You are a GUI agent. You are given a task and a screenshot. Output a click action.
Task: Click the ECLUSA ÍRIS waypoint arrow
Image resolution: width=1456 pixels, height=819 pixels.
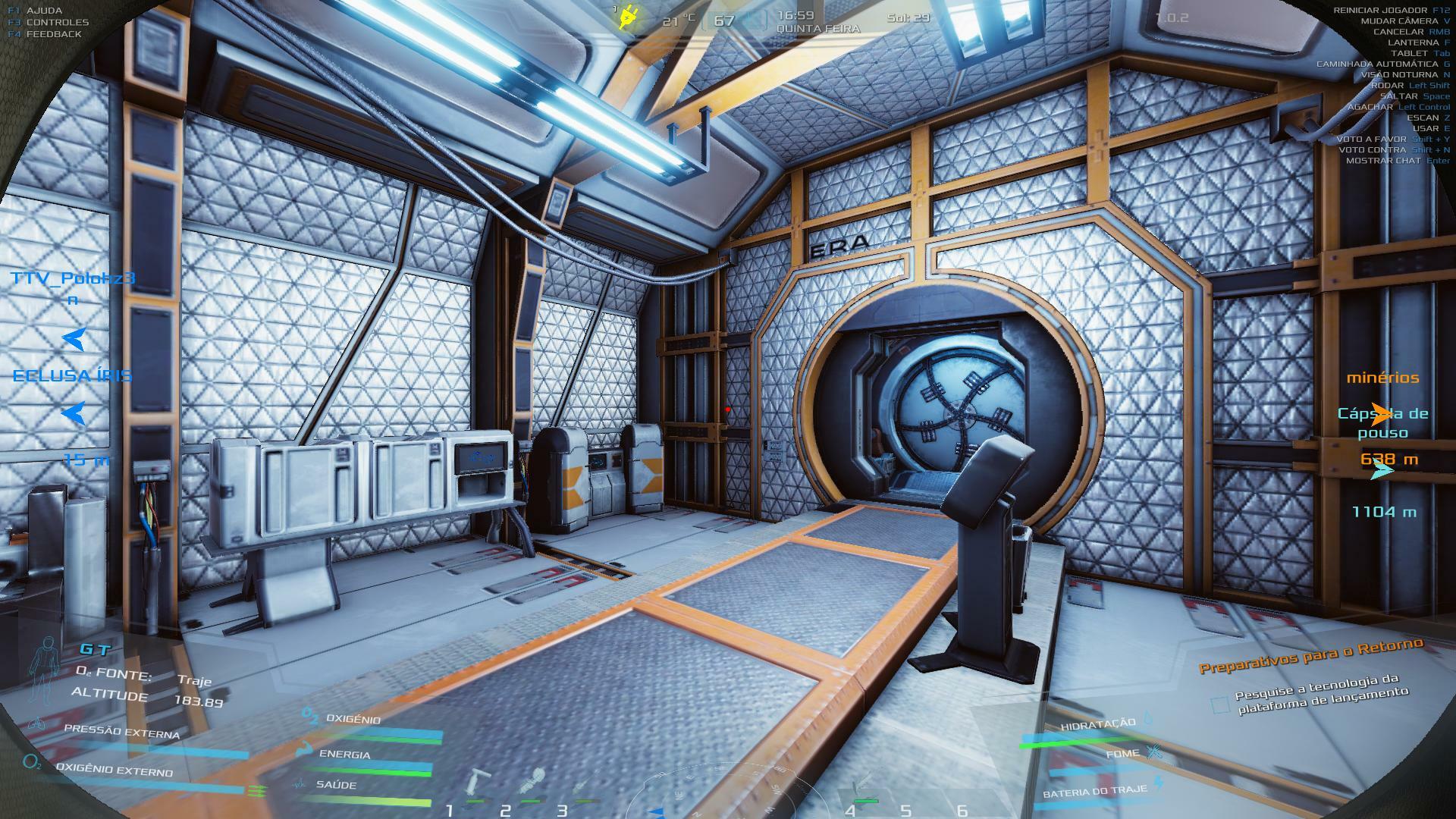click(x=74, y=413)
